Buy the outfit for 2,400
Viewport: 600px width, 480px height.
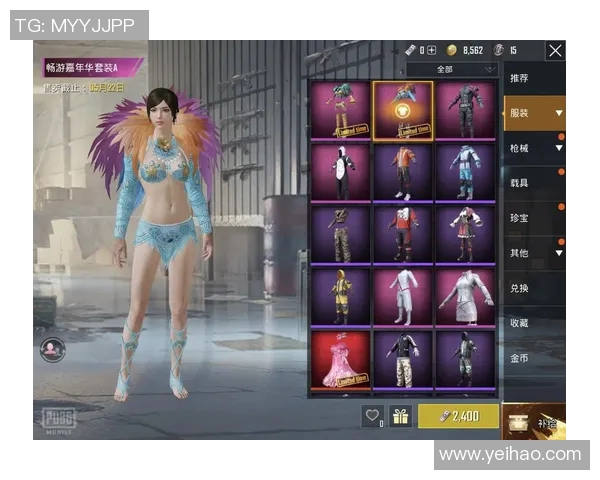click(x=458, y=416)
